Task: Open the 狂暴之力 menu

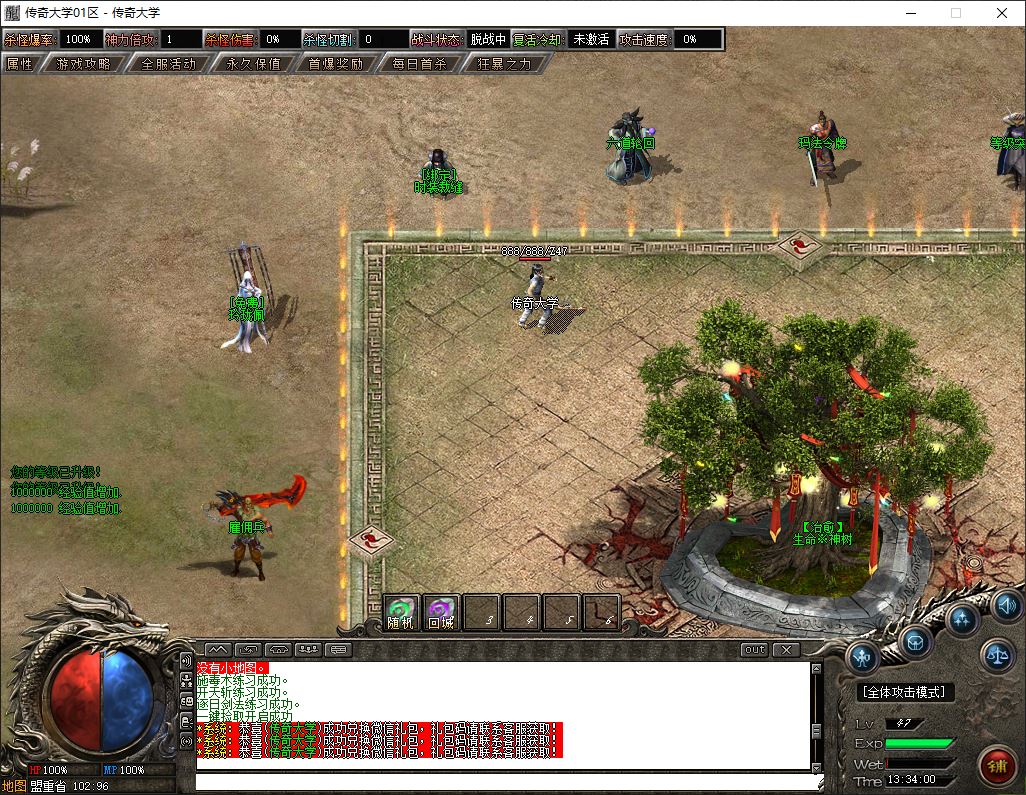Action: click(x=505, y=63)
